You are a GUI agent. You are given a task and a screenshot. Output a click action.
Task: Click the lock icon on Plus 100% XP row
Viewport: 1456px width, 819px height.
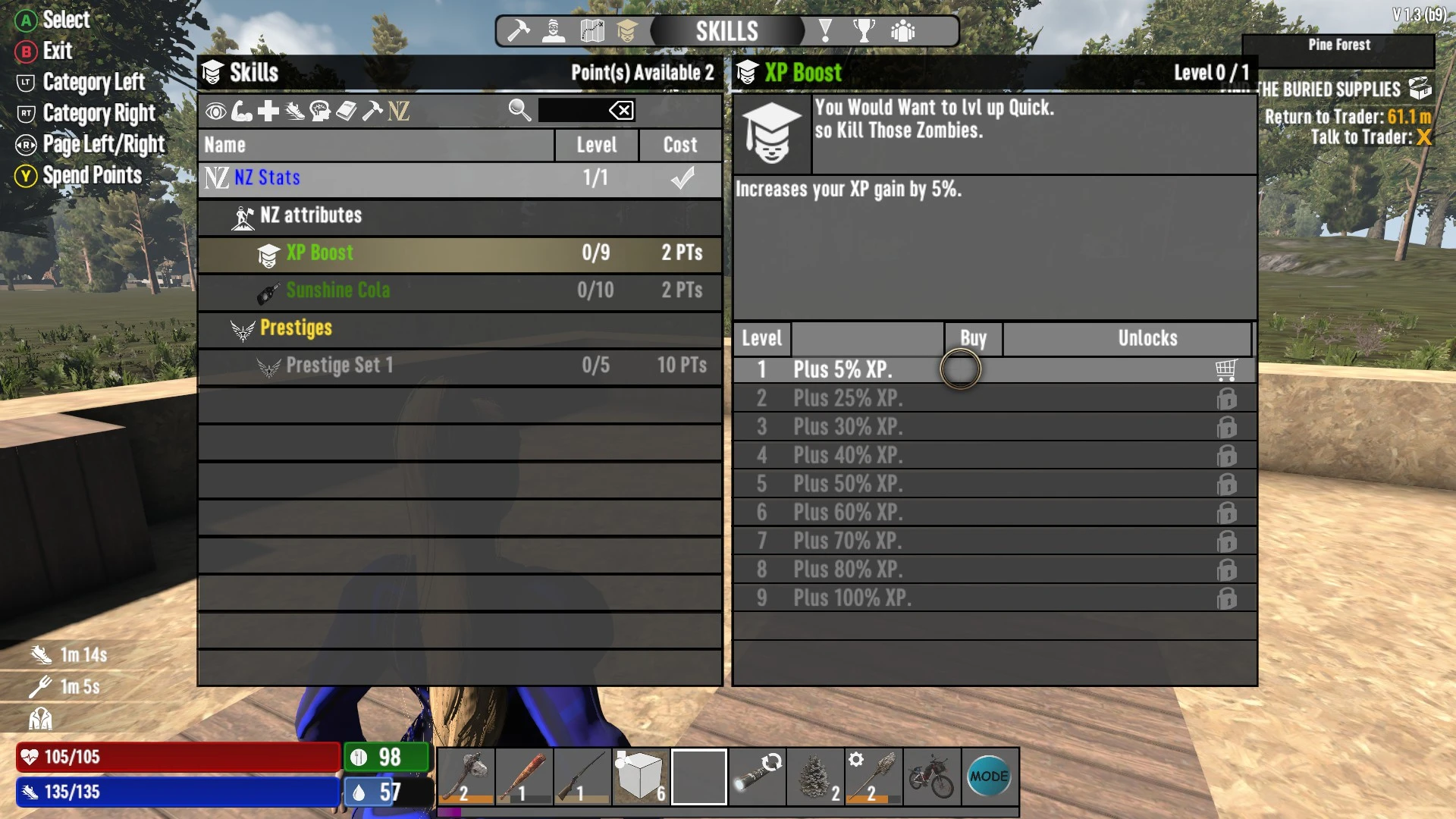pyautogui.click(x=1227, y=598)
